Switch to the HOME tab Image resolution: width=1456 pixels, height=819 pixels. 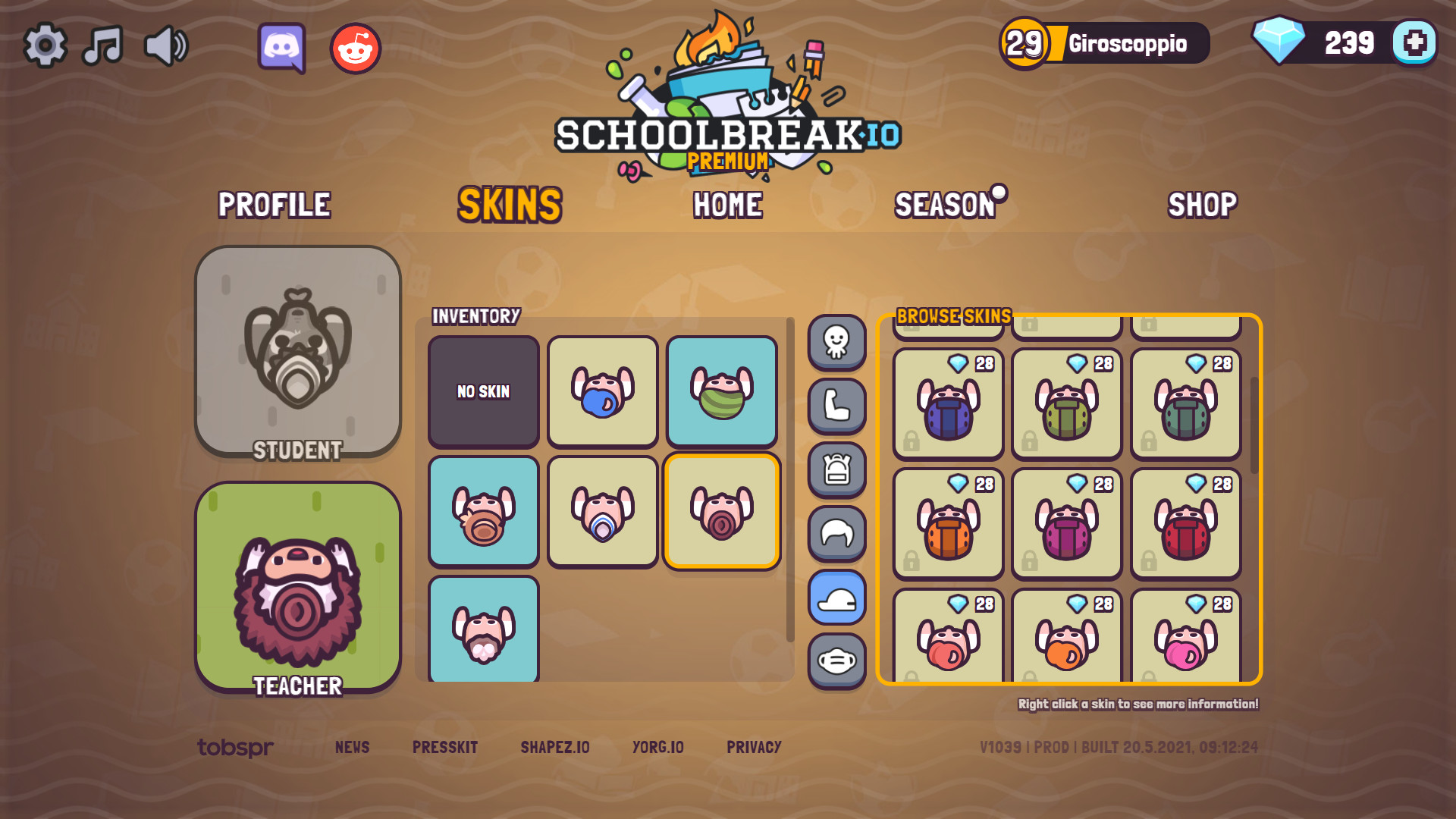click(728, 205)
